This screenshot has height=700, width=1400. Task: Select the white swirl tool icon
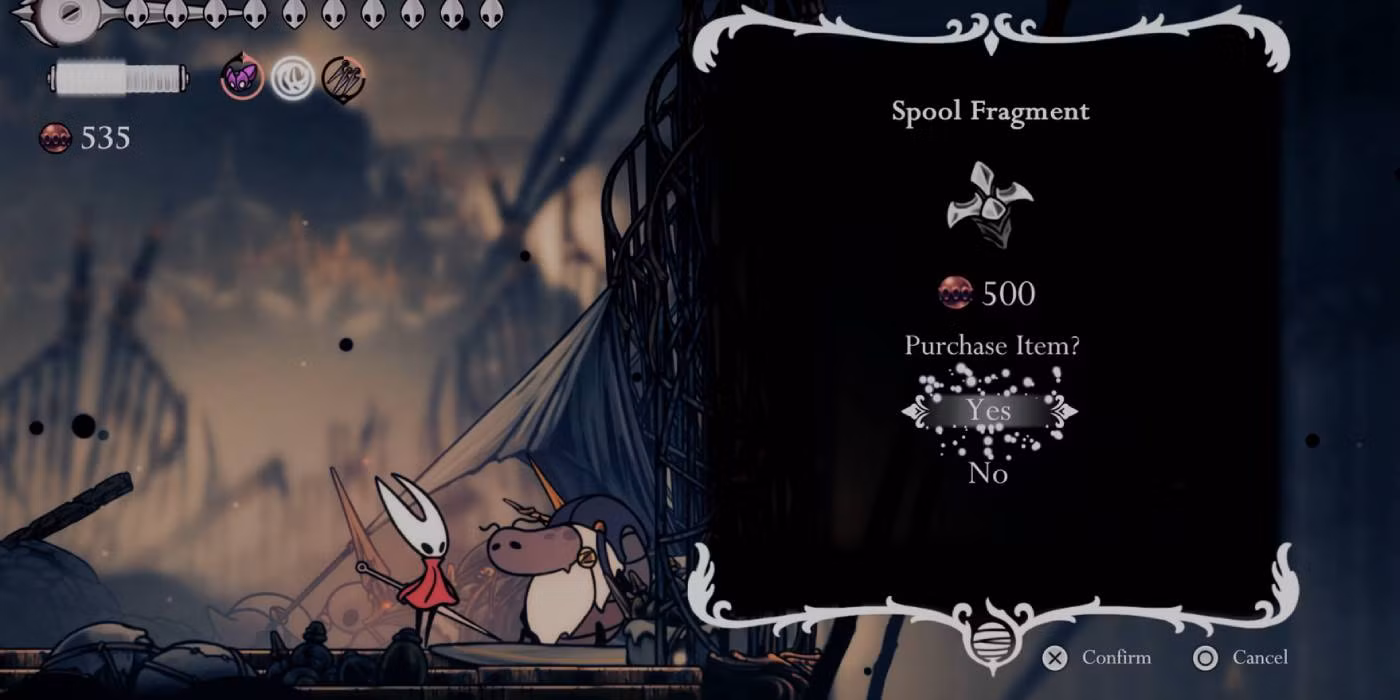pyautogui.click(x=293, y=77)
